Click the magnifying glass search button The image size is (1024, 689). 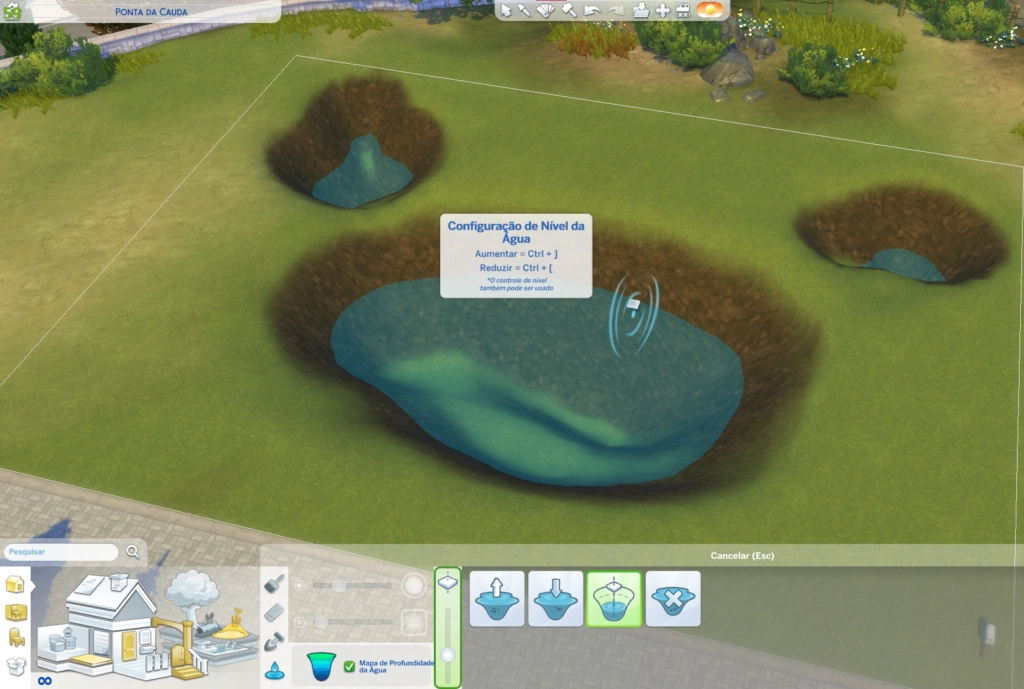coord(133,551)
